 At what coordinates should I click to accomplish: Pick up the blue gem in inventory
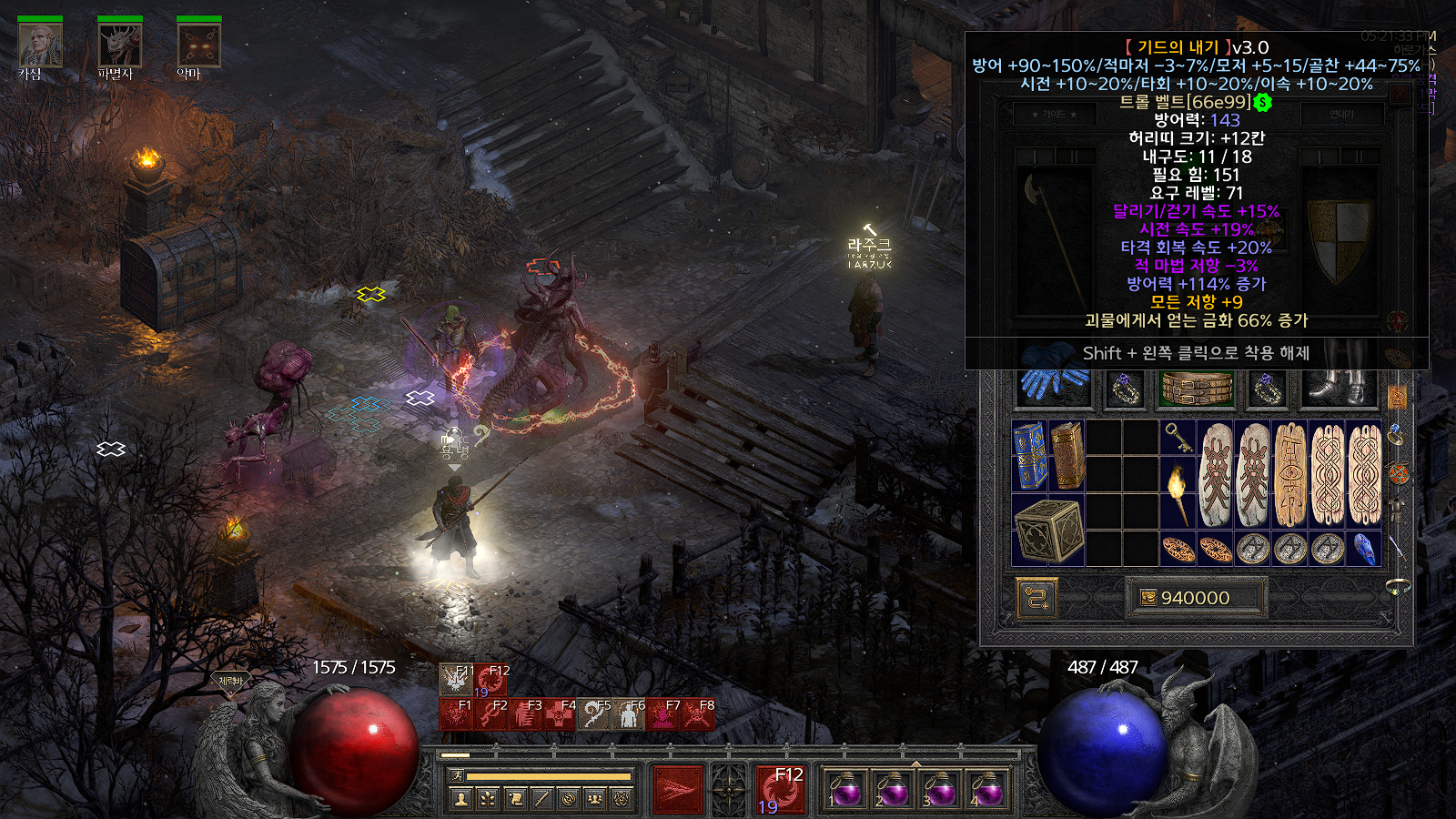click(1364, 549)
